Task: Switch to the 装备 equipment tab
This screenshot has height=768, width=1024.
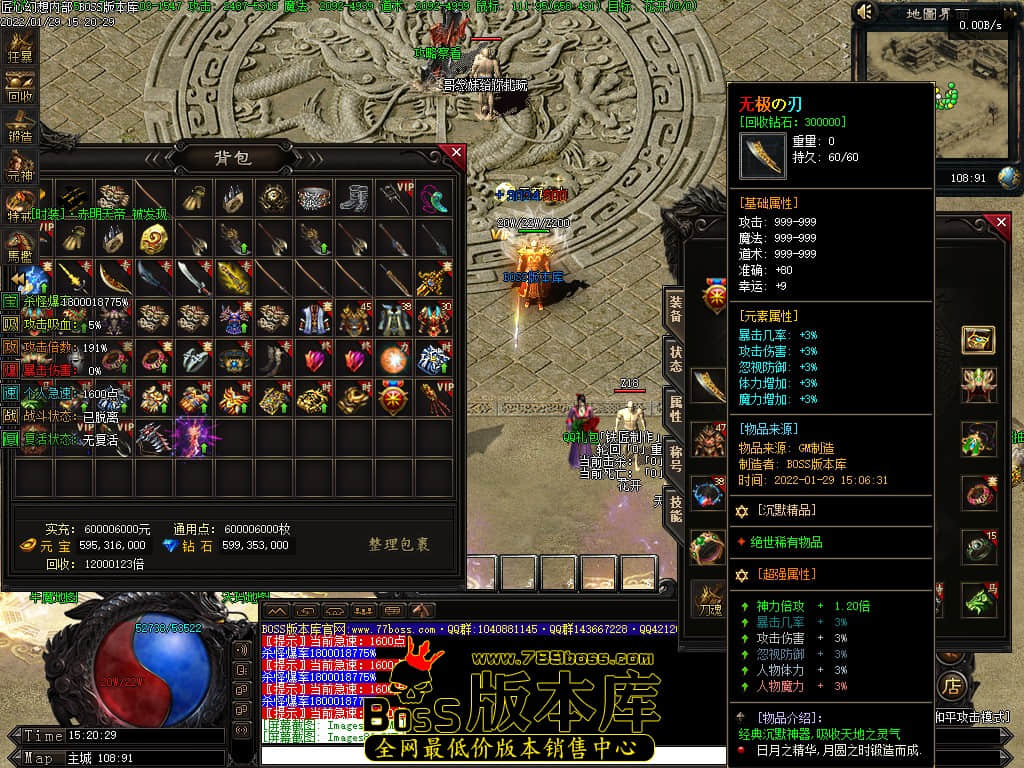Action: (x=676, y=308)
